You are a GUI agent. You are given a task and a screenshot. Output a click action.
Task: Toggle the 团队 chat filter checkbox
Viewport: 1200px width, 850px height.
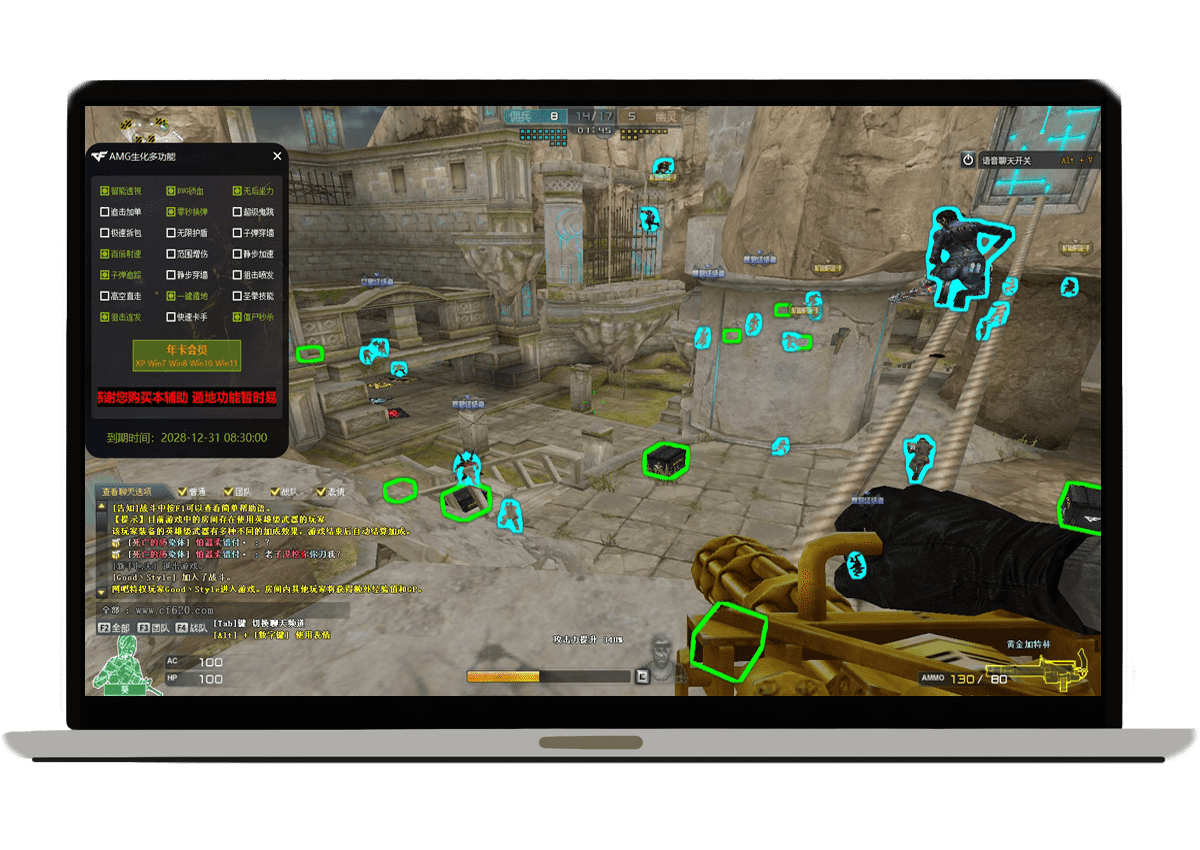pos(228,492)
